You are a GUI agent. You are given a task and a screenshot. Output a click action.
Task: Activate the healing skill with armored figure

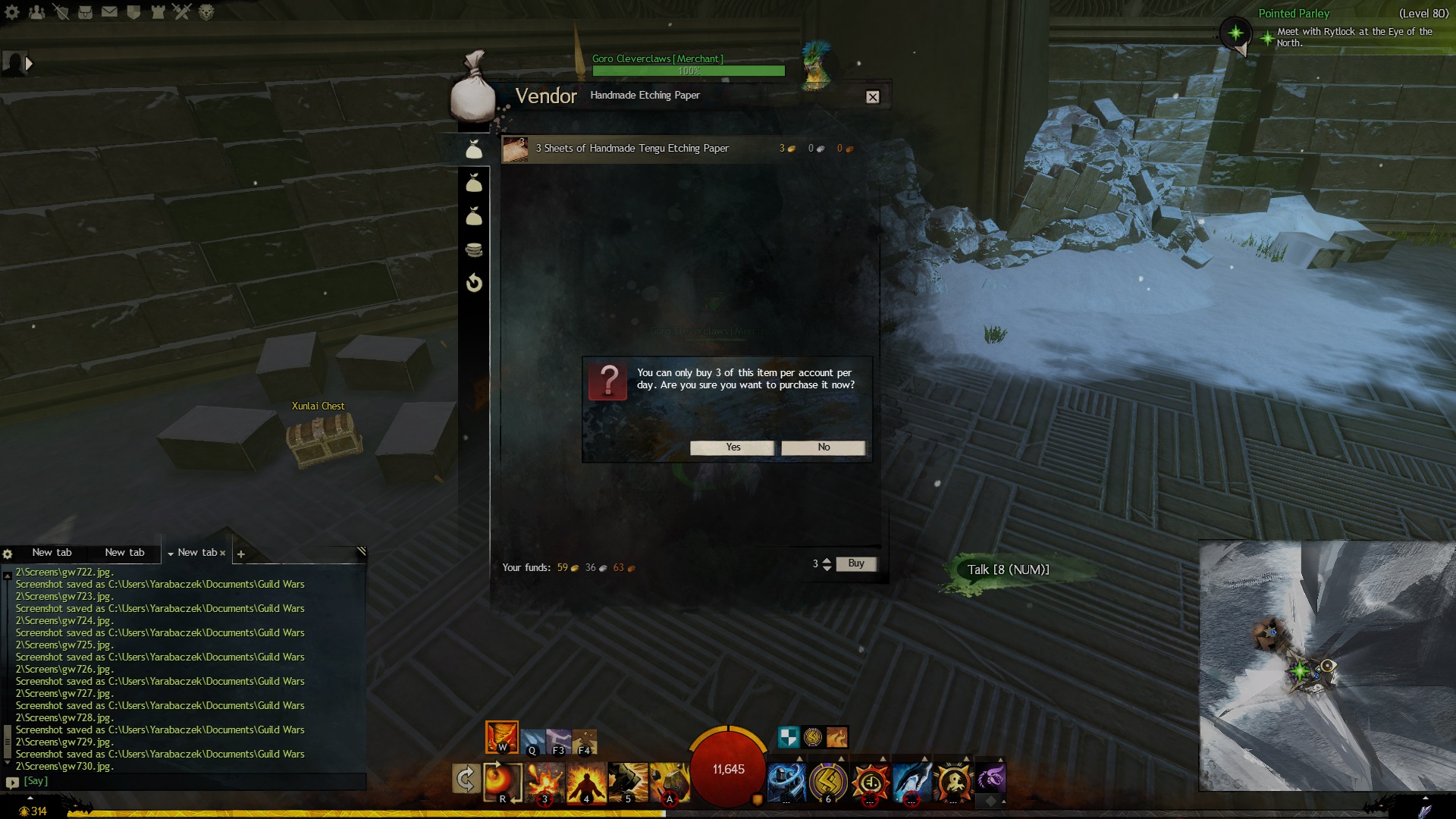click(x=786, y=781)
